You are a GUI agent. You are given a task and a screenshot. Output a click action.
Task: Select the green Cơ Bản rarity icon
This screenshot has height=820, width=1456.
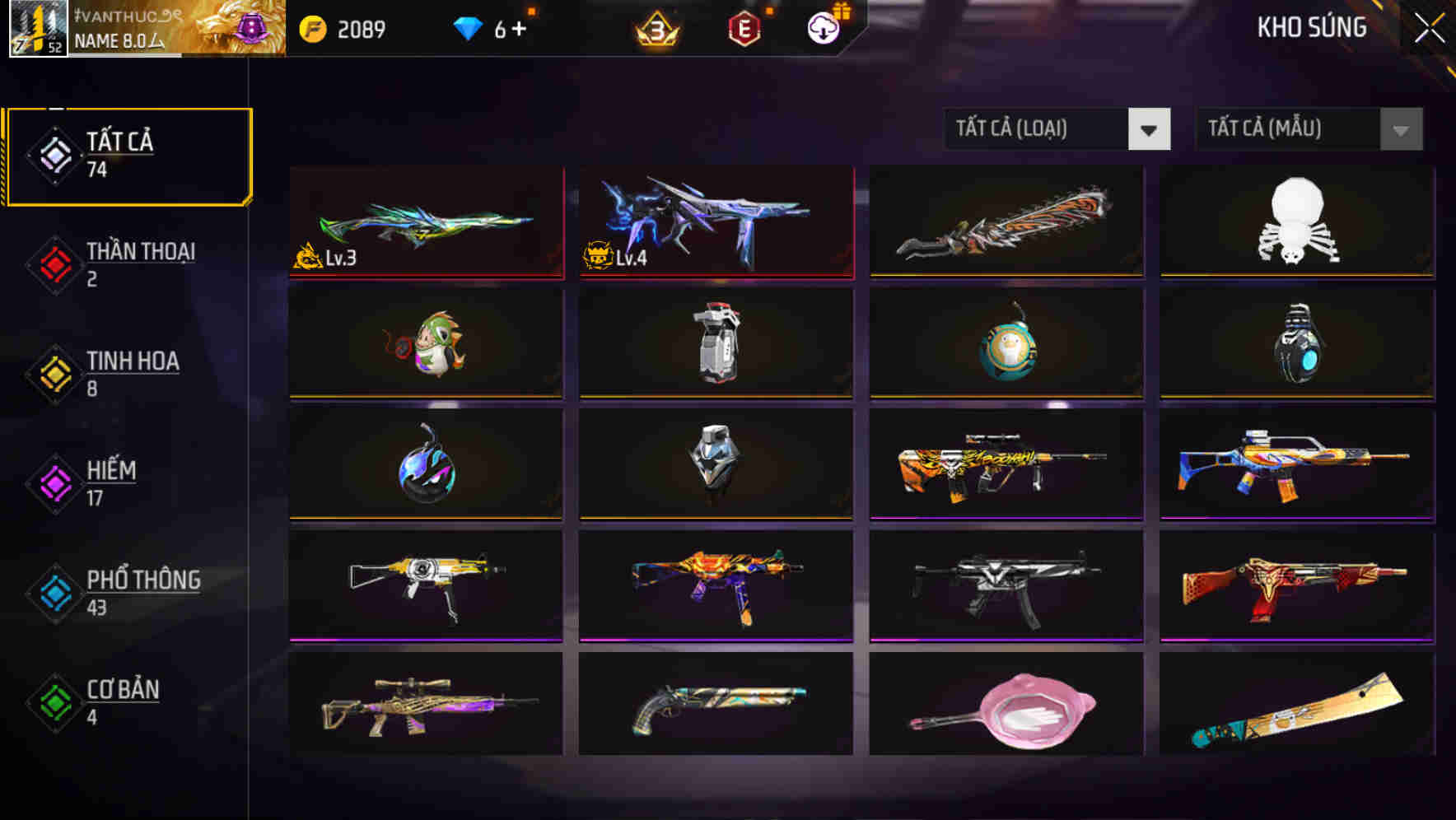(x=55, y=702)
